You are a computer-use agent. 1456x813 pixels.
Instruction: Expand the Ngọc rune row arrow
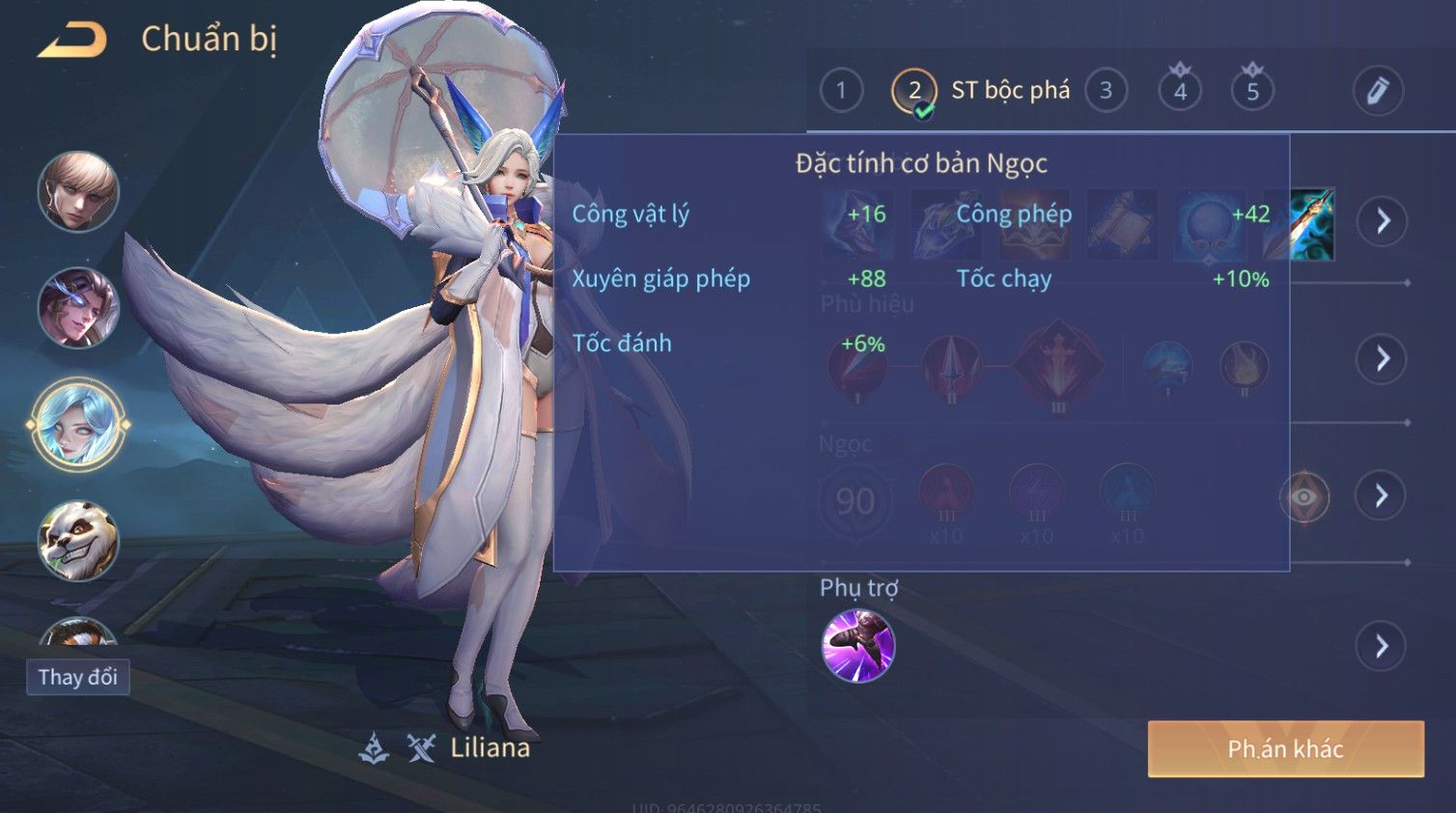[1381, 495]
